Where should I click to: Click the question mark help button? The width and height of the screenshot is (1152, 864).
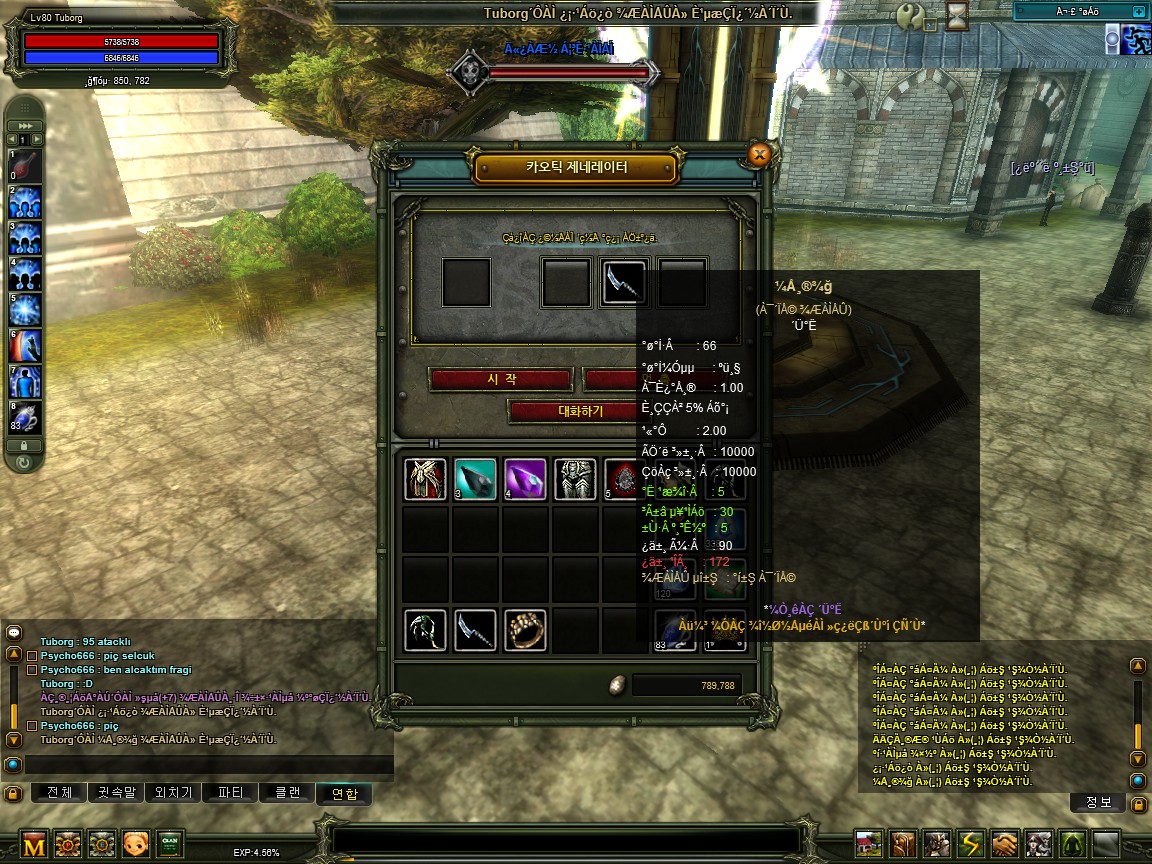click(x=911, y=16)
